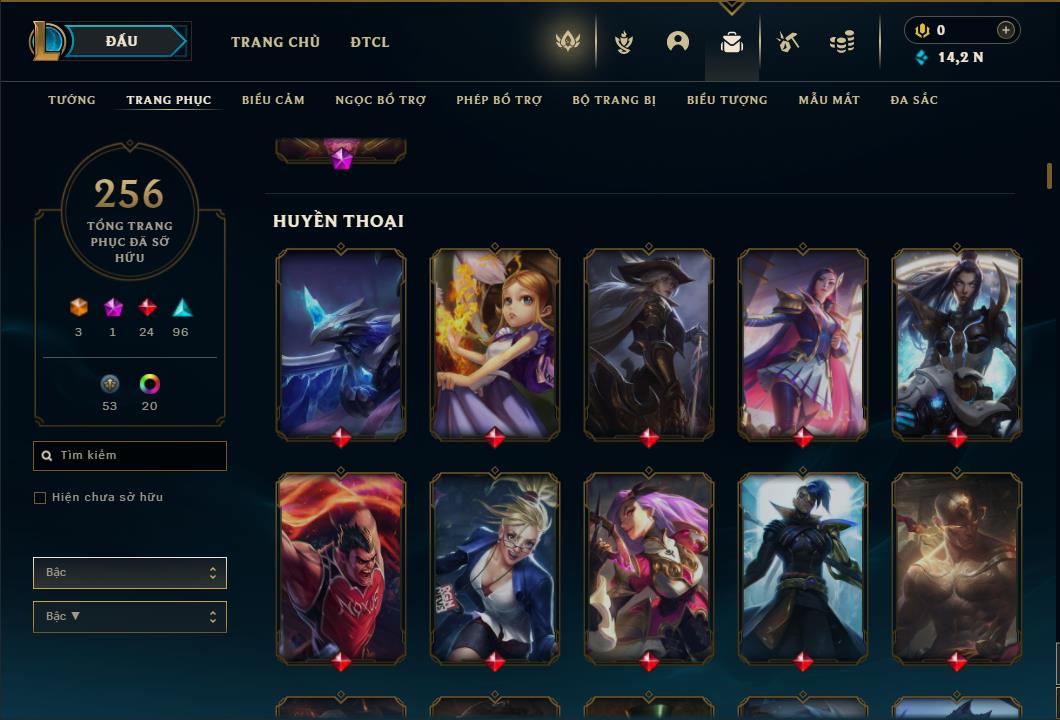Click the ĐẤU play button
The height and width of the screenshot is (720, 1060).
pos(122,41)
